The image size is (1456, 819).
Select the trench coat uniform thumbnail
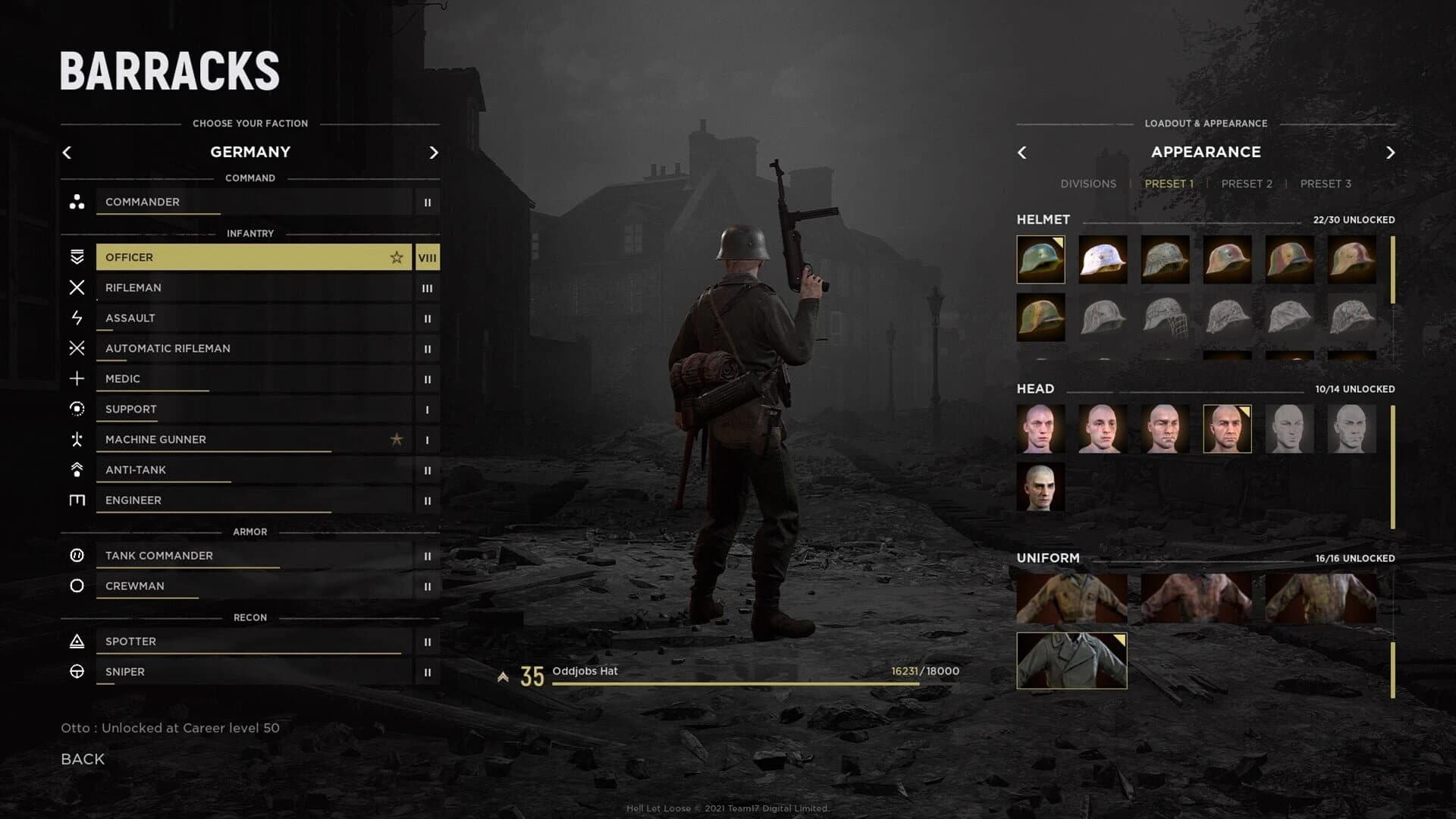coord(1072,661)
